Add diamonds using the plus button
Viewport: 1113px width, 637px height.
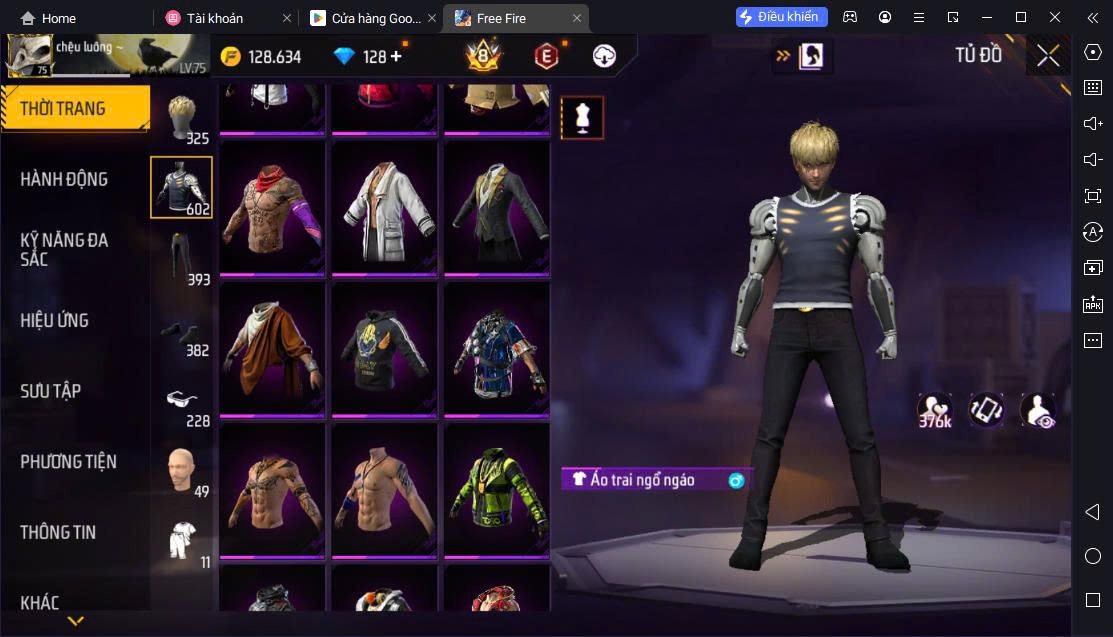[x=397, y=57]
